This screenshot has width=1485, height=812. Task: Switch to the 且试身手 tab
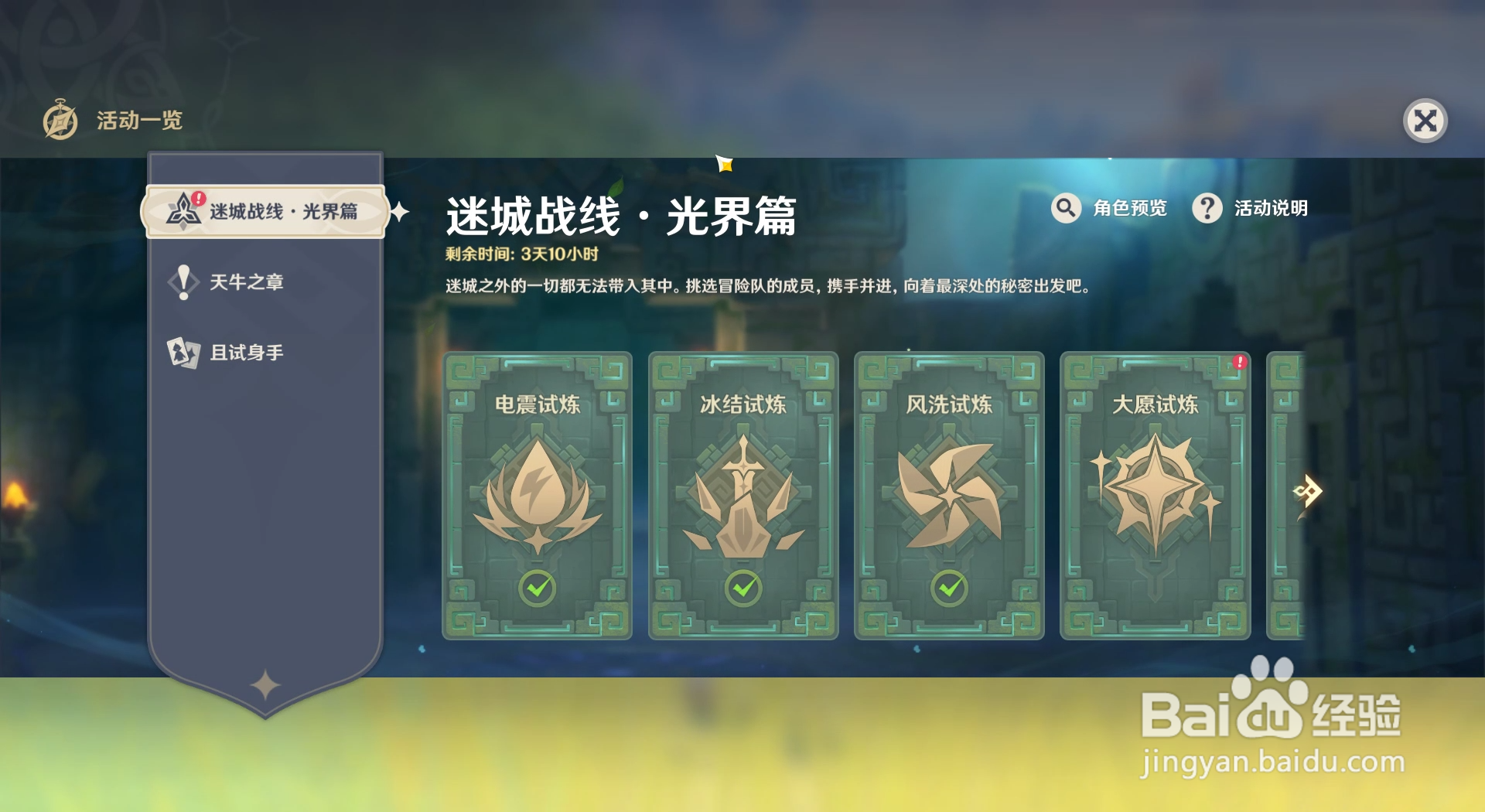244,352
